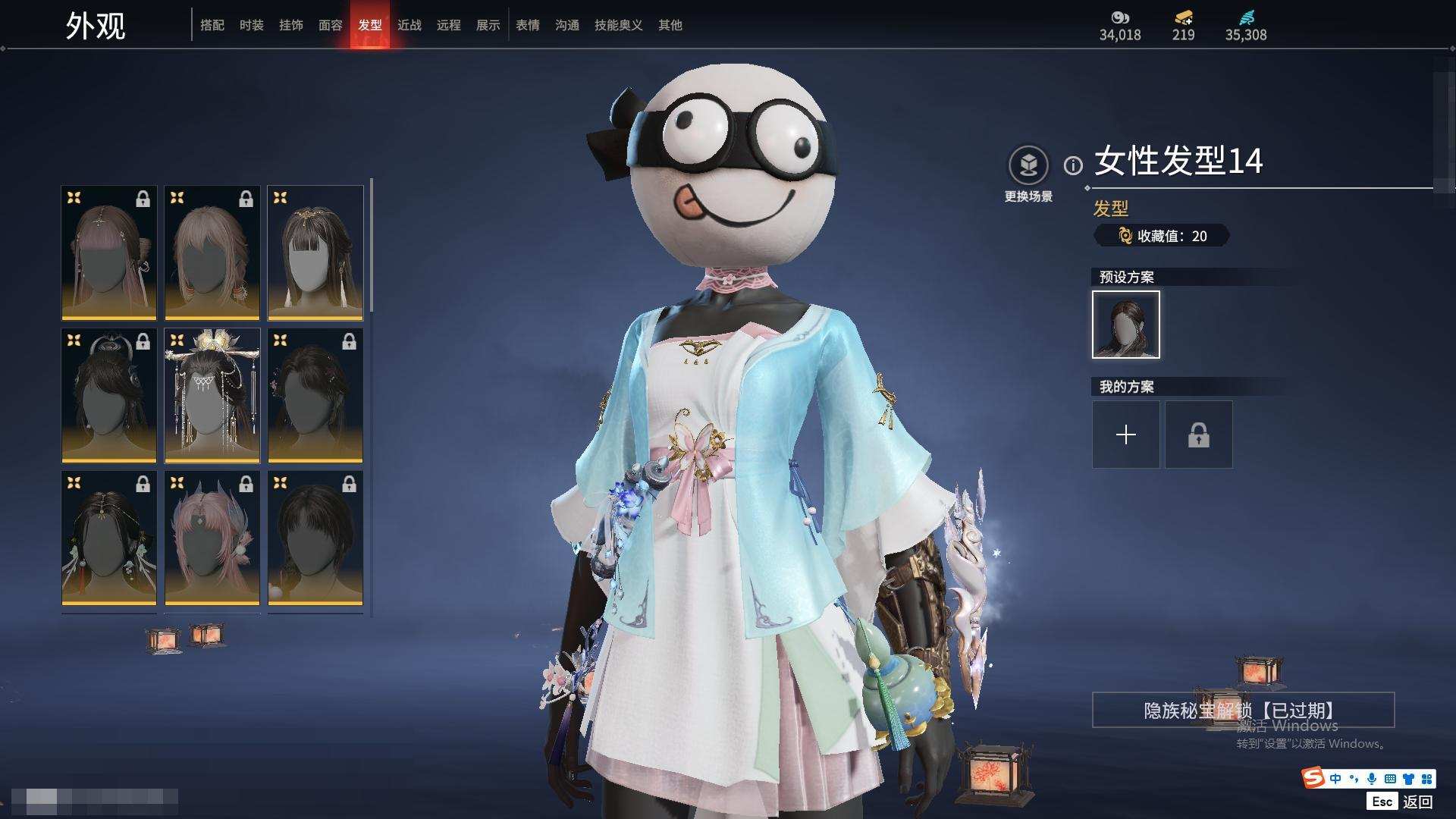The width and height of the screenshot is (1456, 819).
Task: Show the 展示 tab
Action: point(488,25)
